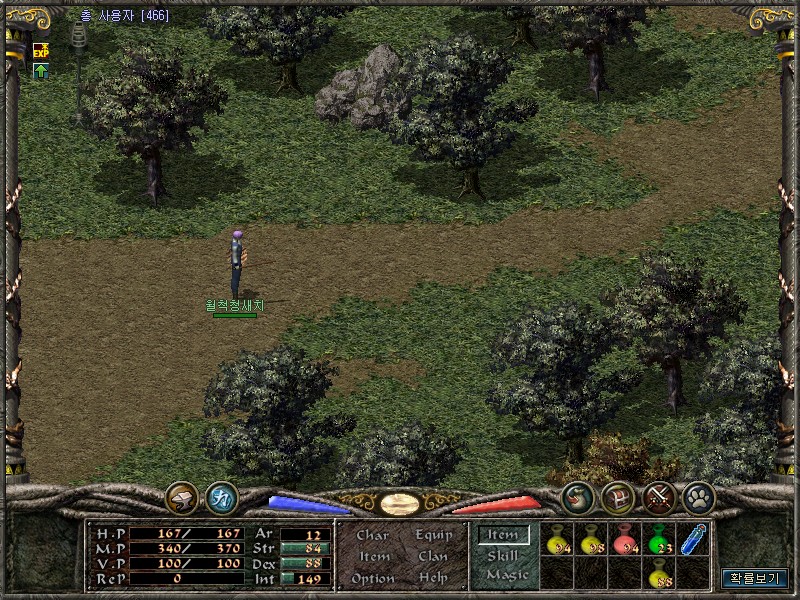
Task: Open the Equip menu
Action: (433, 535)
